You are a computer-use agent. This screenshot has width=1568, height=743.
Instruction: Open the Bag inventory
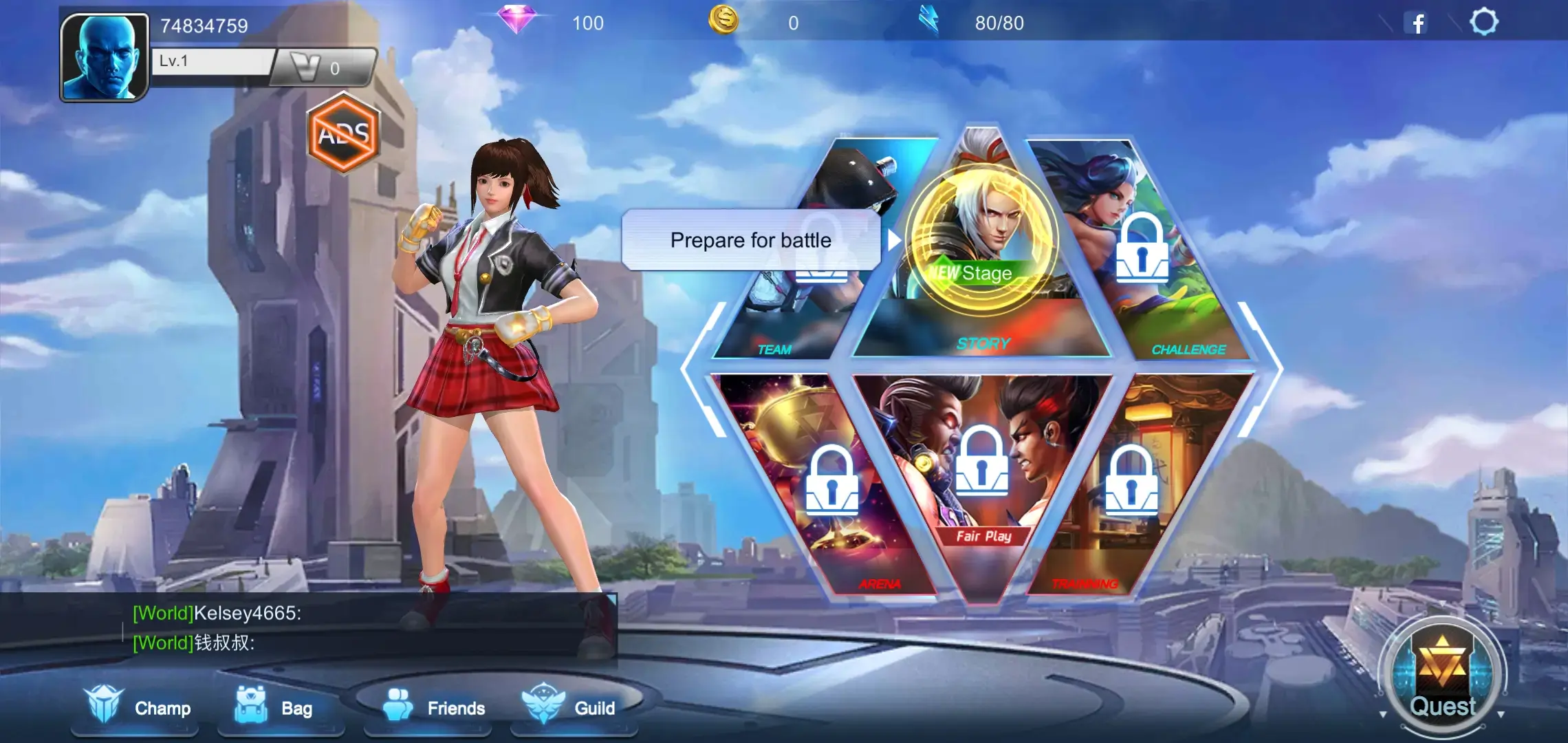coord(281,707)
